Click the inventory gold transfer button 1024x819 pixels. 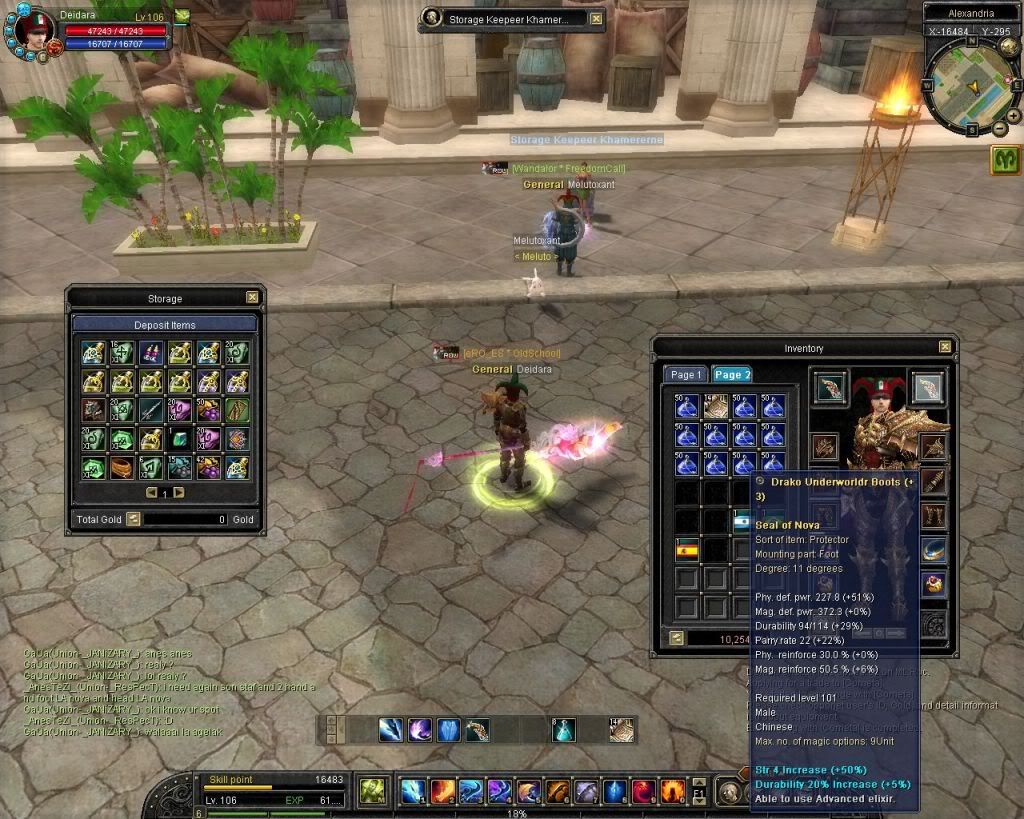(677, 638)
